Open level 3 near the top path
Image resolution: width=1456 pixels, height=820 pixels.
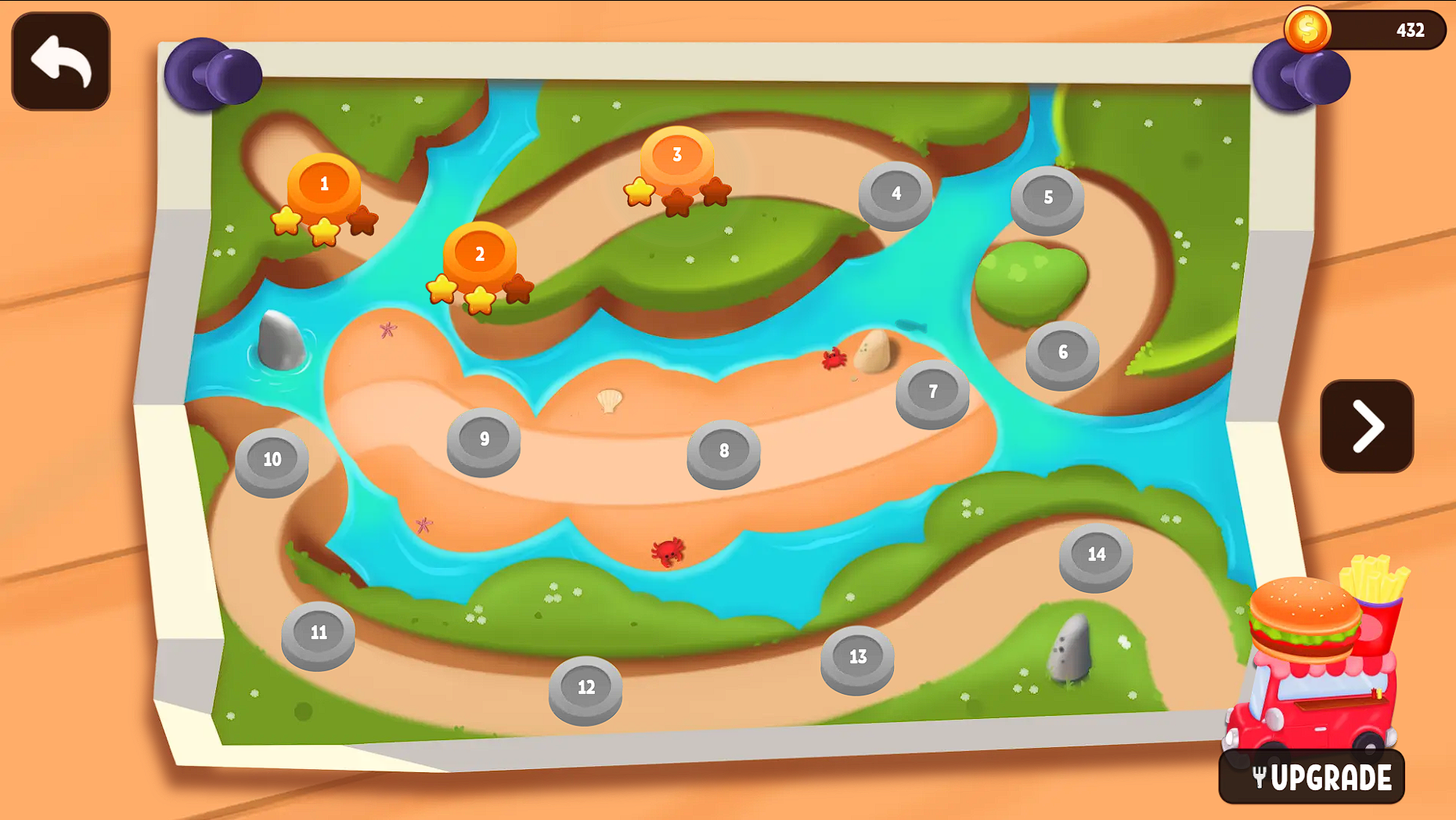(676, 156)
